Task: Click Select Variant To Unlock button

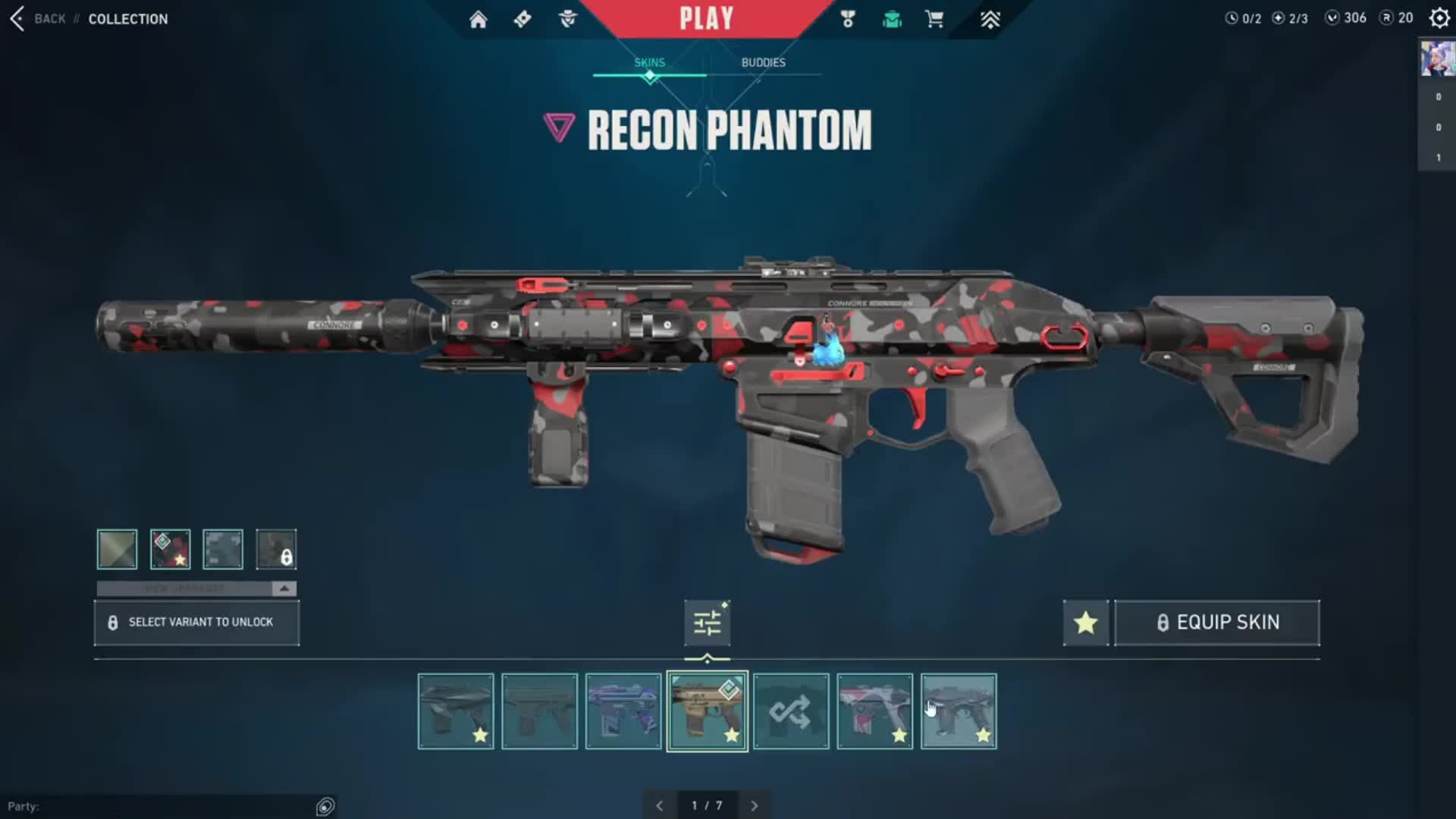Action: coord(196,623)
